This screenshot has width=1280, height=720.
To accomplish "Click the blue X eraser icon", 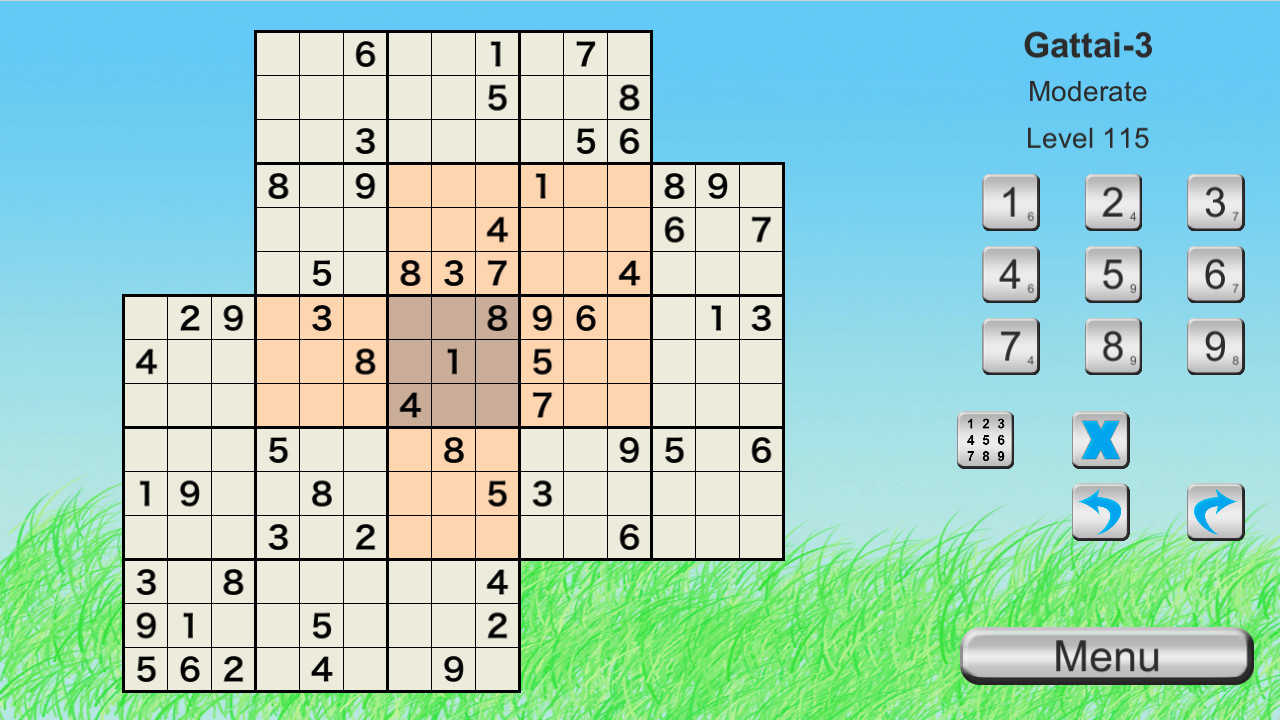I will pyautogui.click(x=1101, y=441).
